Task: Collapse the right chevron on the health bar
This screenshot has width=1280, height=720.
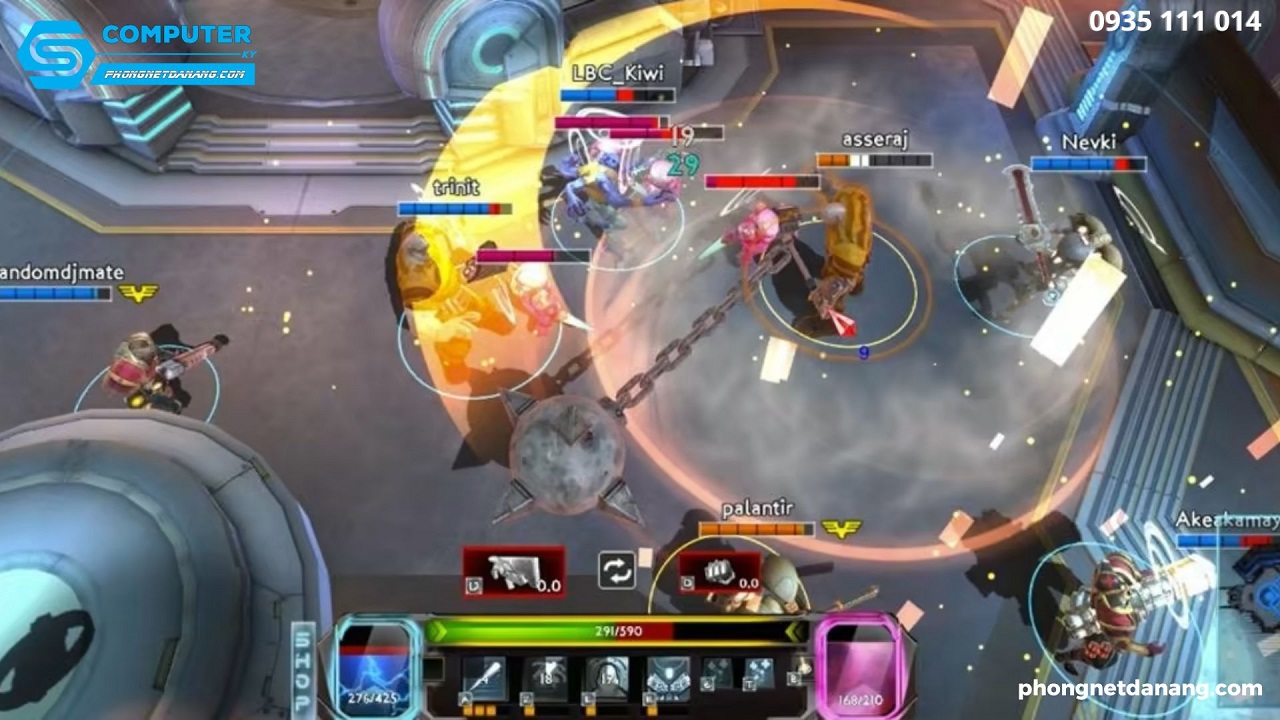Action: 793,632
